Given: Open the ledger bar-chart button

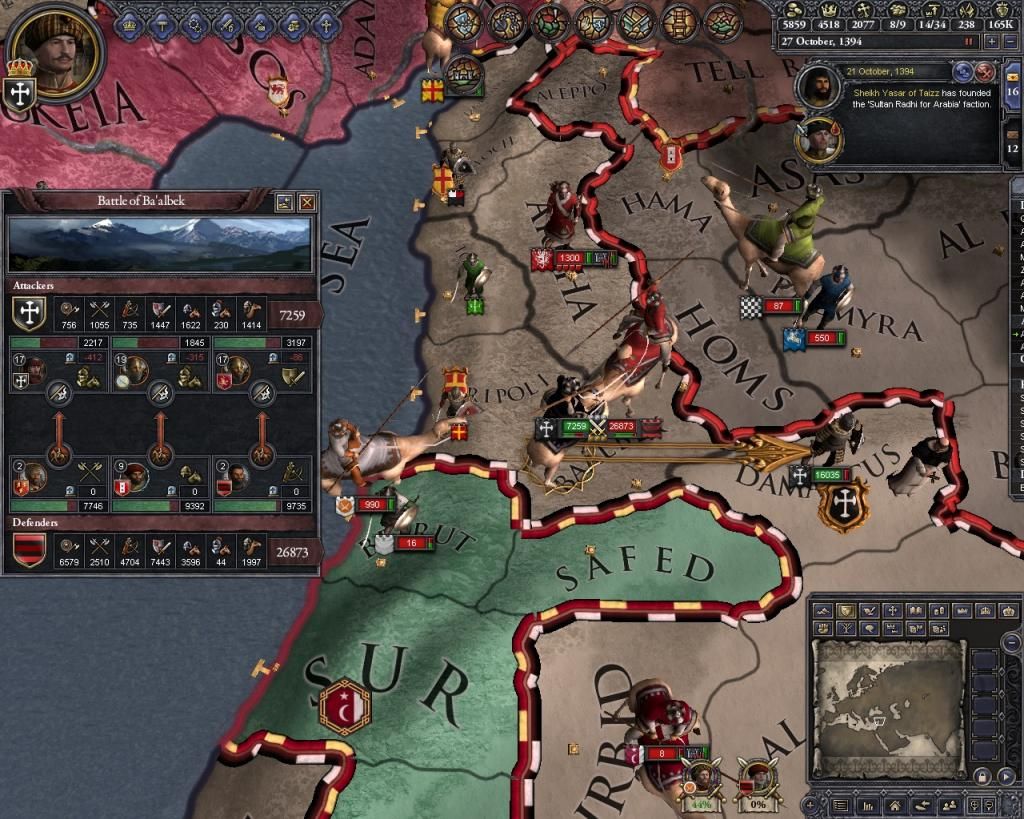Looking at the screenshot, I should [867, 806].
